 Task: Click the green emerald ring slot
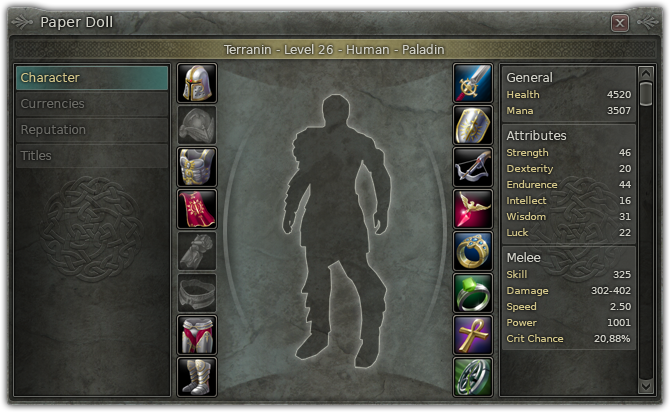click(x=473, y=293)
